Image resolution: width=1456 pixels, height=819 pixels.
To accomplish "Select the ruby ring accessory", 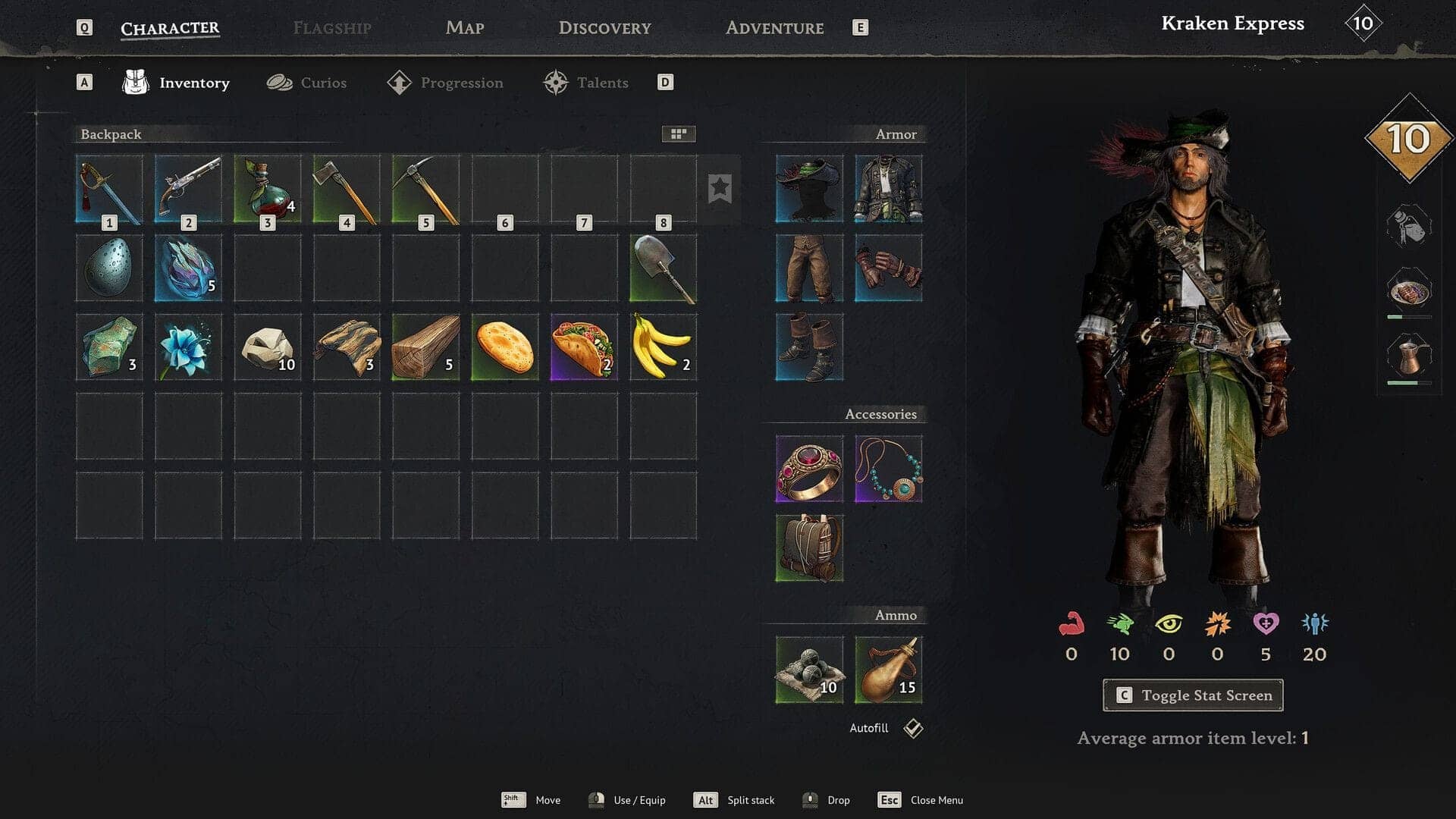I will pos(809,469).
